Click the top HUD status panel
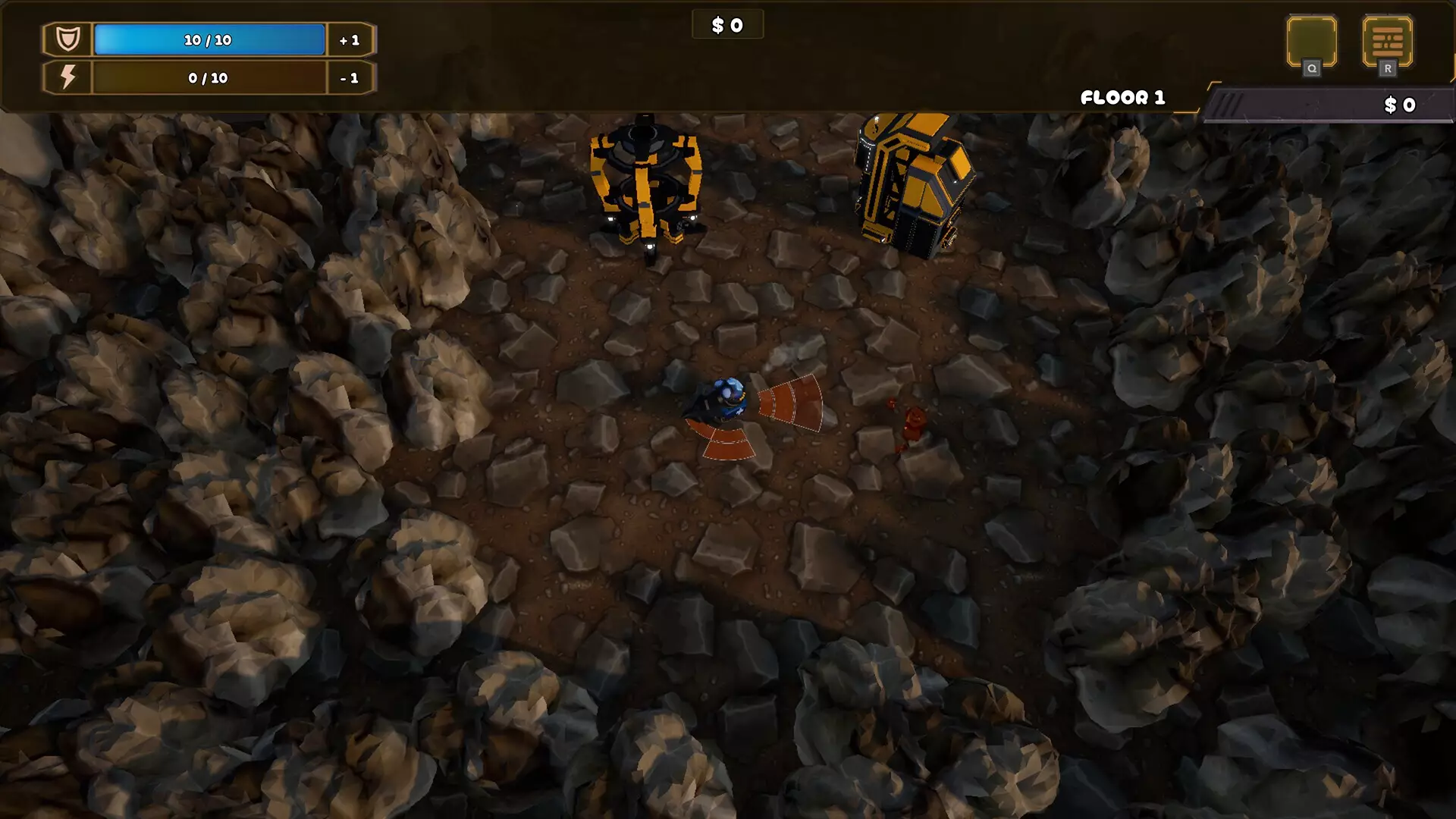 pos(209,58)
